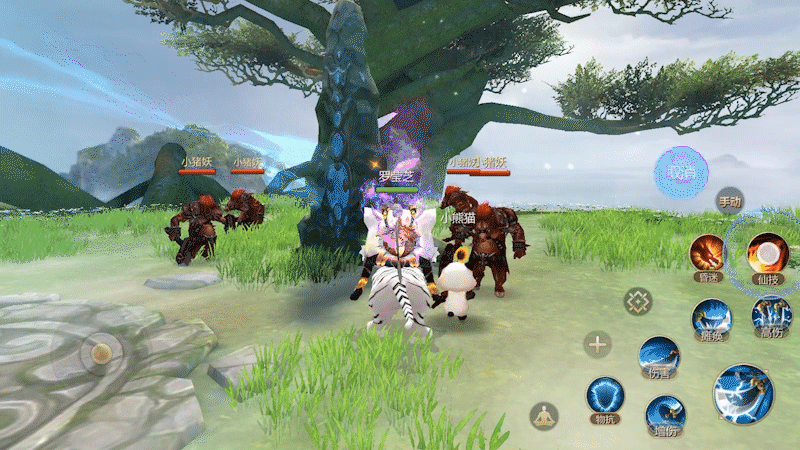
Task: Tap the large main attack button
Action: point(743,393)
